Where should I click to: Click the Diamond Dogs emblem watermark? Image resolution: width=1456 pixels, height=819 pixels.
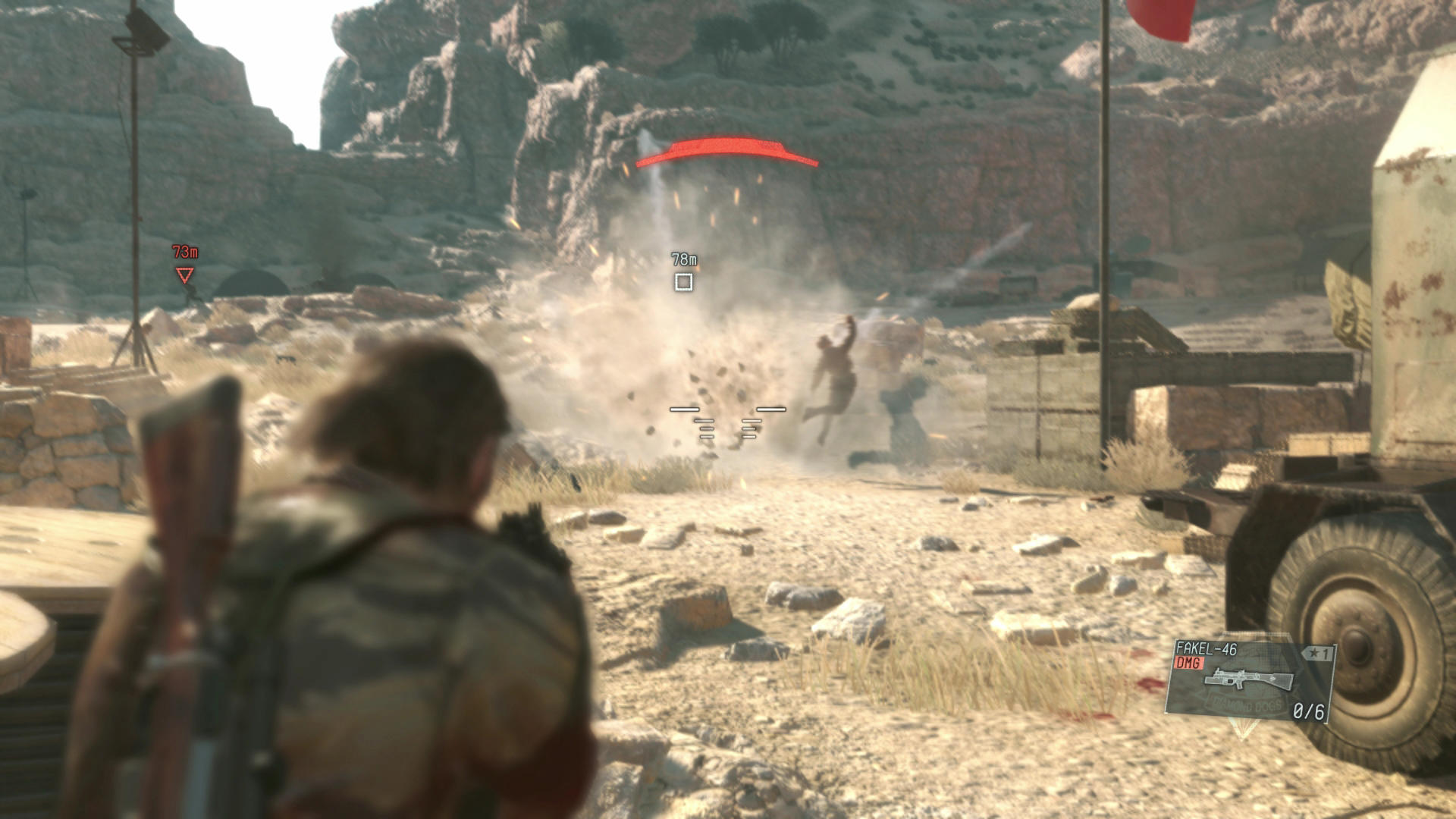[x=1247, y=704]
